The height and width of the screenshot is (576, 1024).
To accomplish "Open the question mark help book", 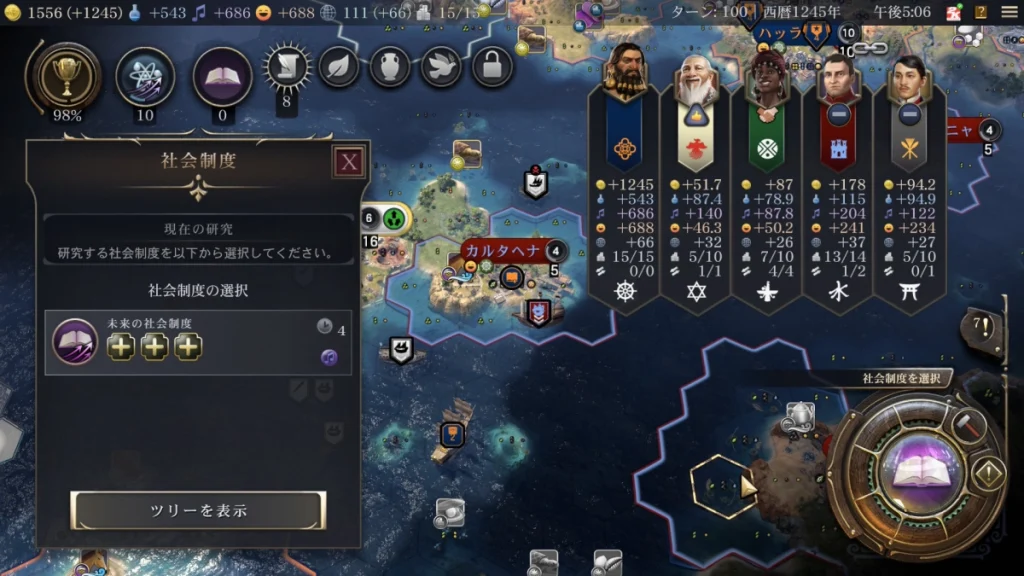I will tap(981, 12).
